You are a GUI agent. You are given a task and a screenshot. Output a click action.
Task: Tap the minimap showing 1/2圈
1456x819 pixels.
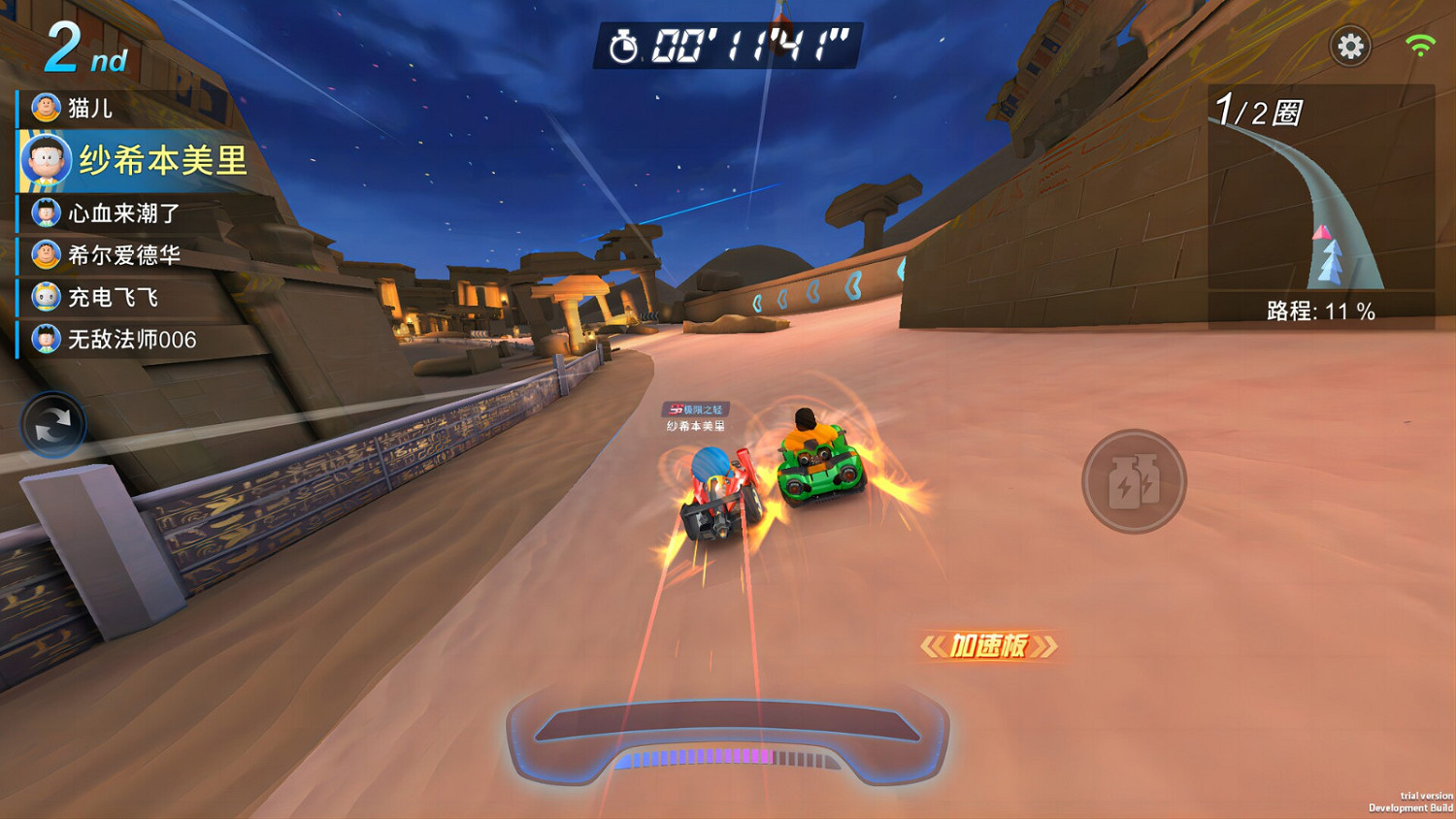1320,194
